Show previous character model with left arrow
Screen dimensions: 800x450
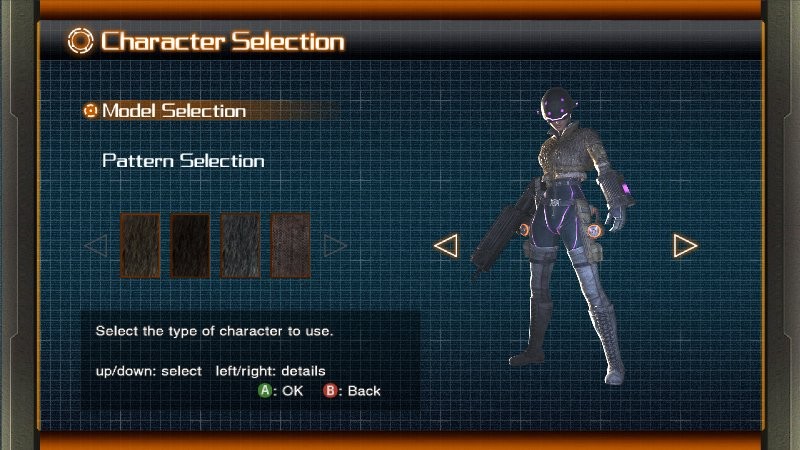[446, 245]
